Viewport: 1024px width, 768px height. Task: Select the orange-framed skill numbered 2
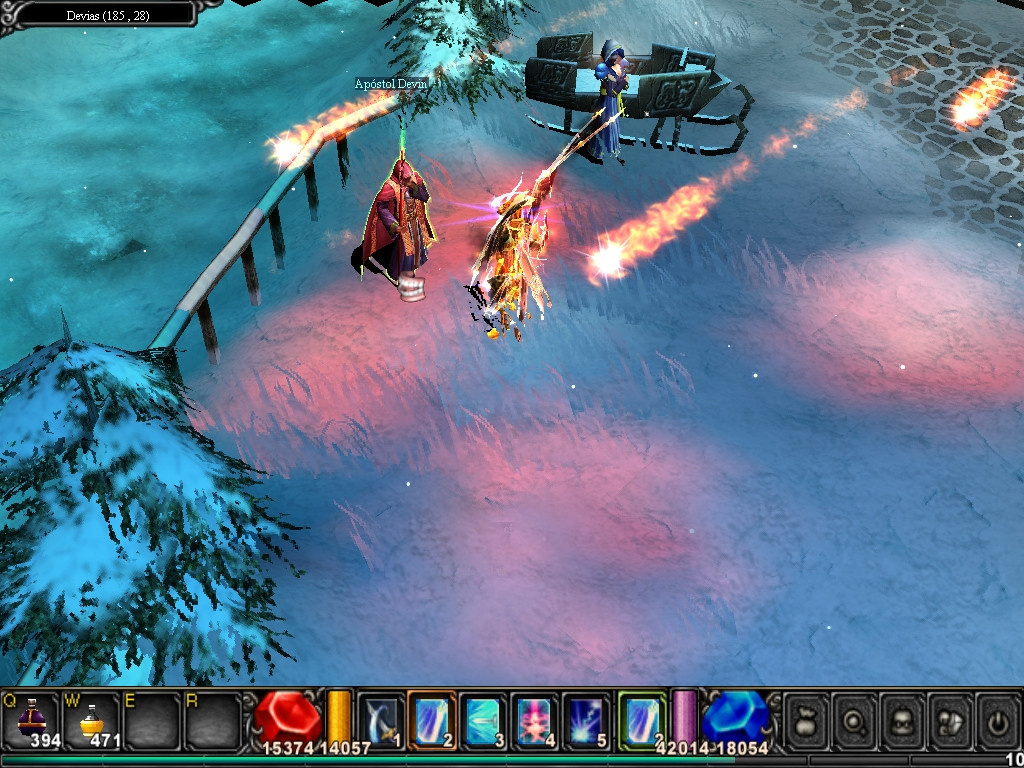pos(432,720)
